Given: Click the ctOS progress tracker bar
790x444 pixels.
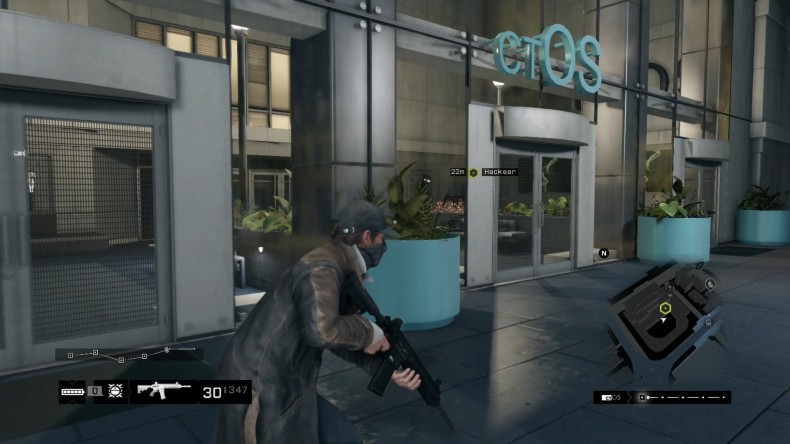Looking at the screenshot, I should click(661, 397).
